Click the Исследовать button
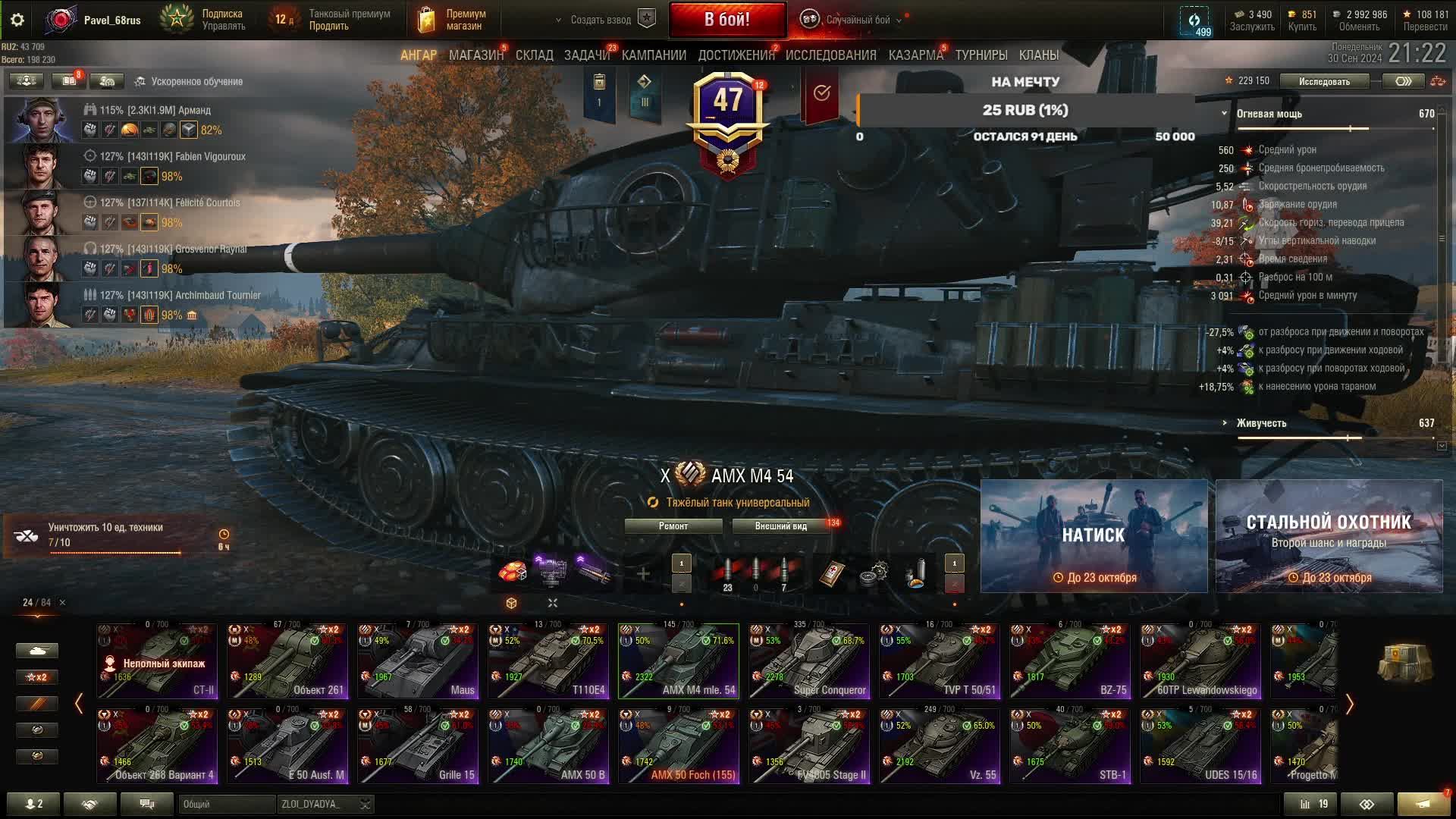The width and height of the screenshot is (1456, 819). click(x=1324, y=81)
